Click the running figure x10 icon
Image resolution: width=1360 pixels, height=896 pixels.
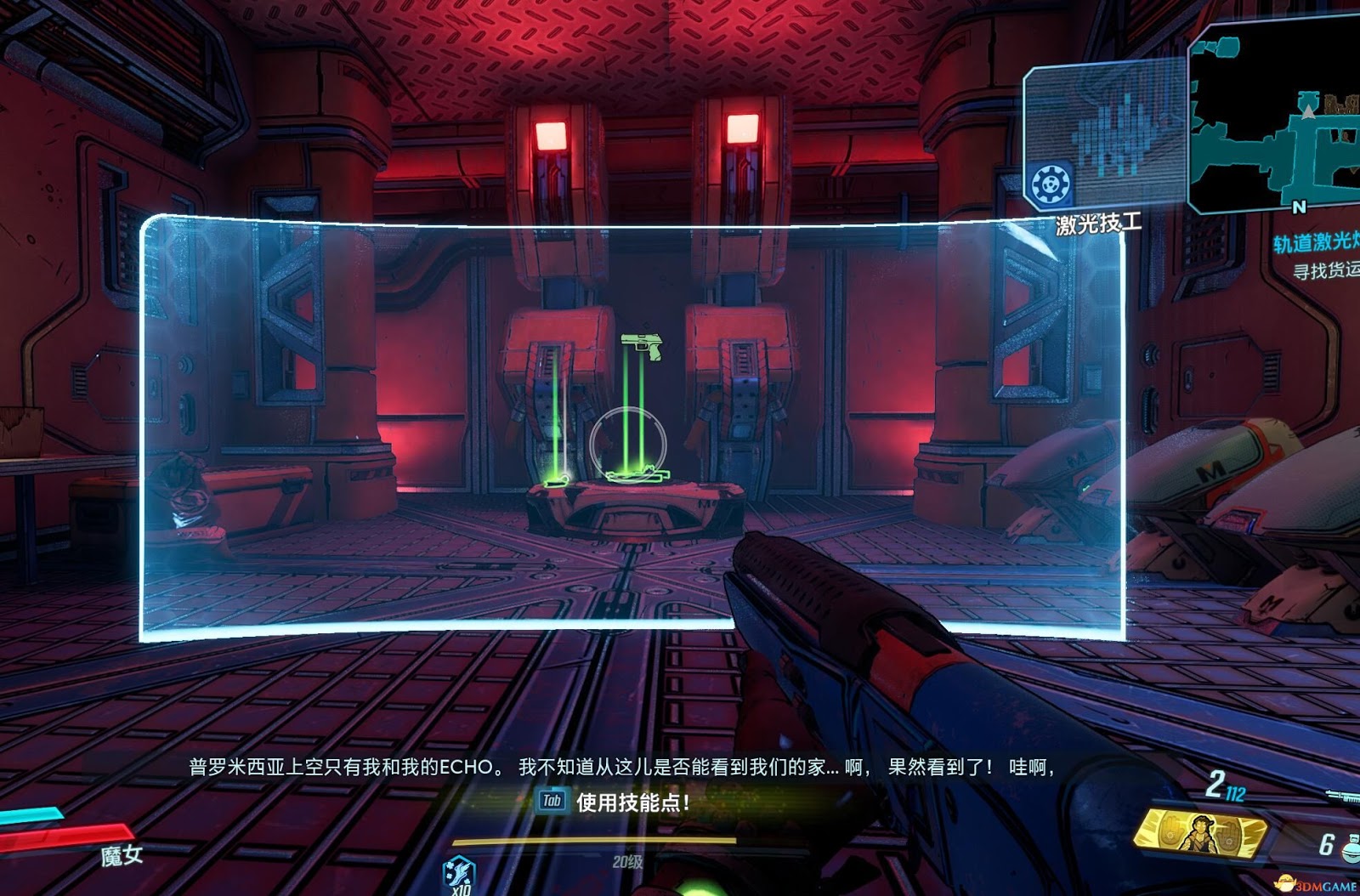pos(460,875)
